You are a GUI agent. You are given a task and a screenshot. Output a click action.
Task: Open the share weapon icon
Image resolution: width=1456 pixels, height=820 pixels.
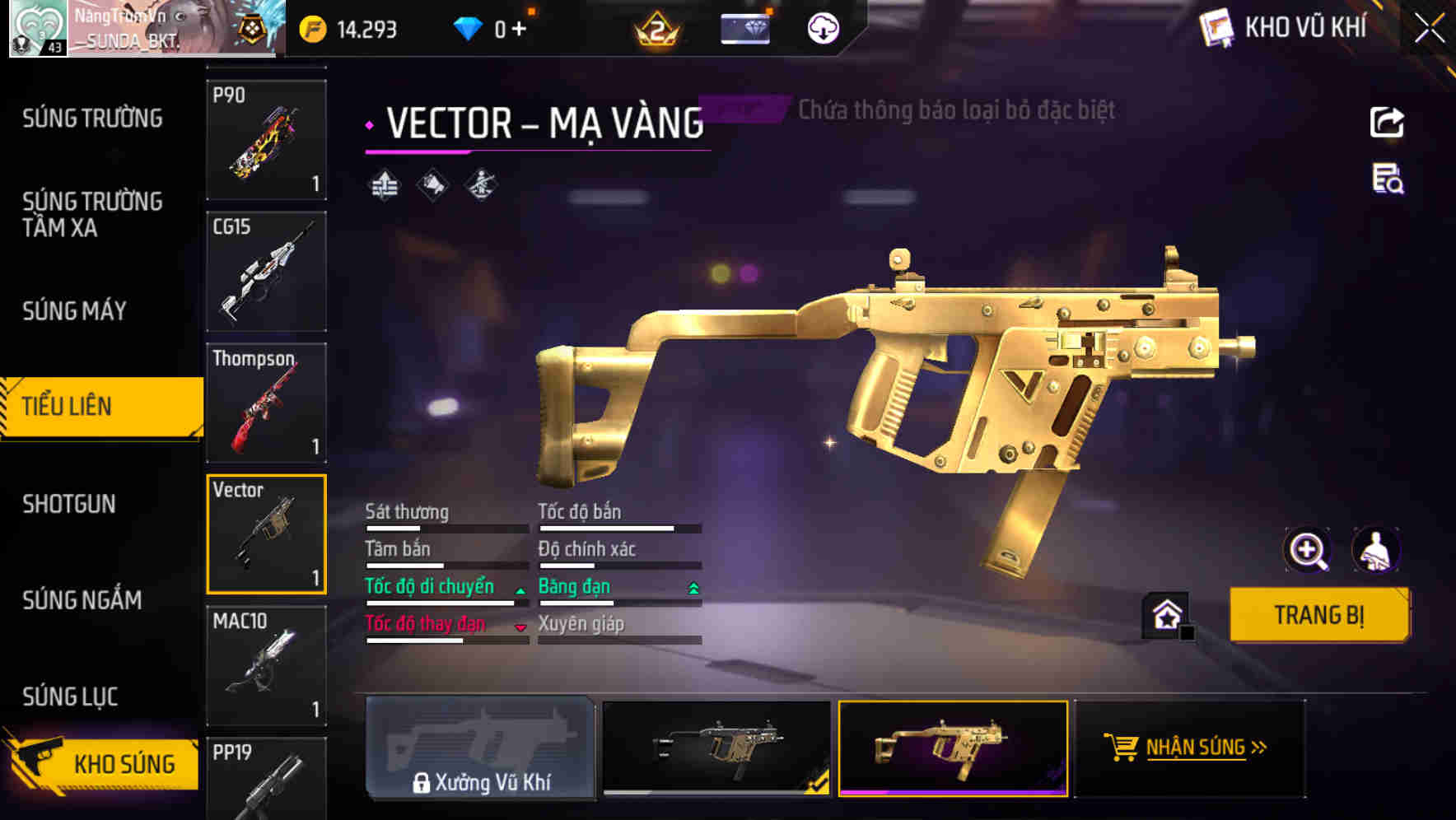point(1388,122)
